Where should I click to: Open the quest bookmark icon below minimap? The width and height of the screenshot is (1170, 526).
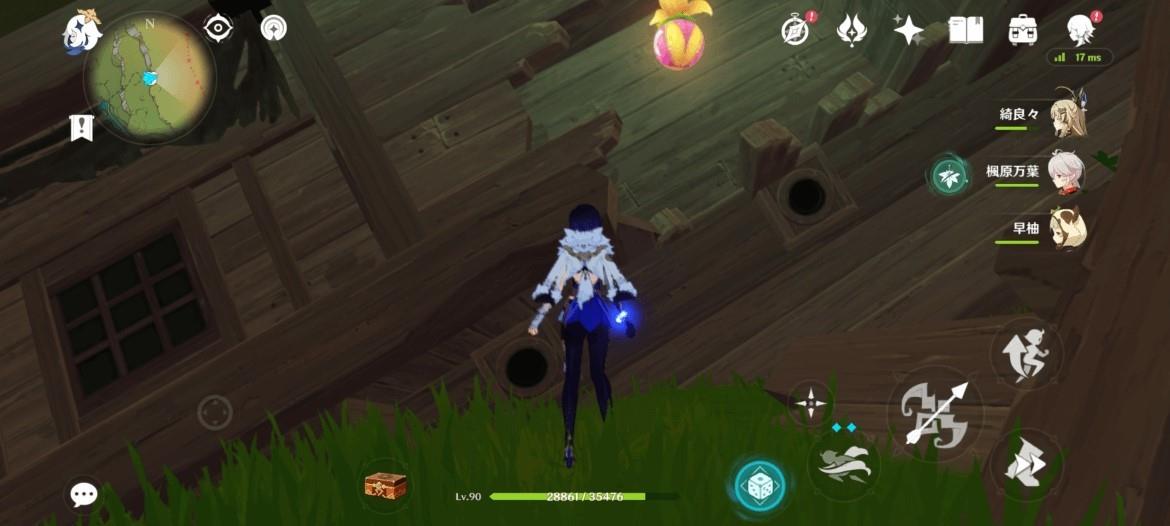coord(82,127)
